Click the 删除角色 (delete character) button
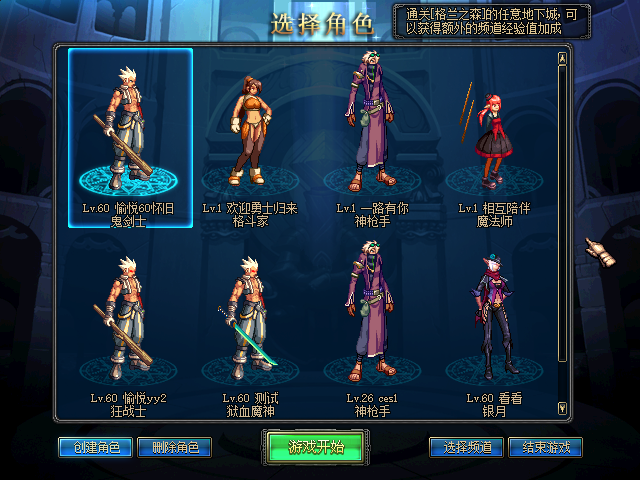Screen dimensions: 640x480 tap(174, 447)
